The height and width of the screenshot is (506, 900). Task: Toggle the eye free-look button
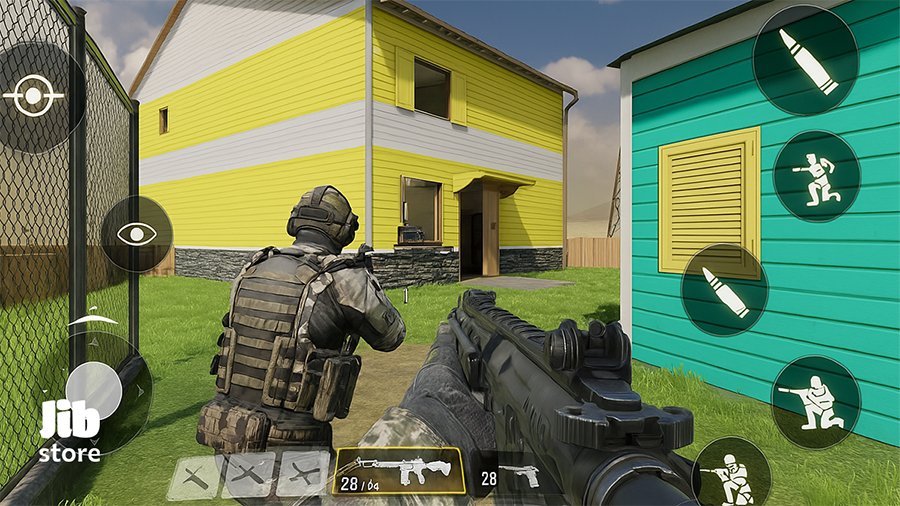[x=137, y=234]
